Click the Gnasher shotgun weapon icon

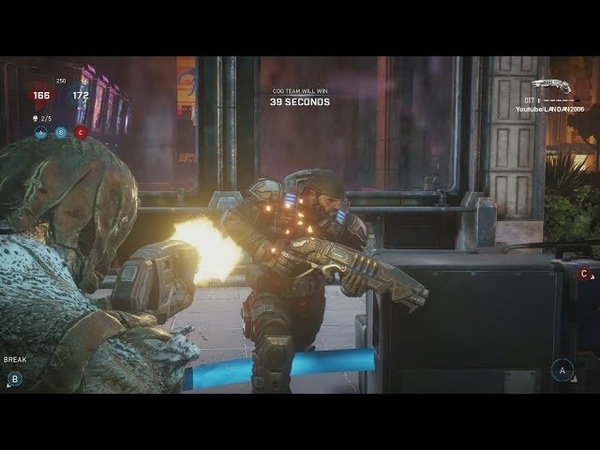click(552, 87)
